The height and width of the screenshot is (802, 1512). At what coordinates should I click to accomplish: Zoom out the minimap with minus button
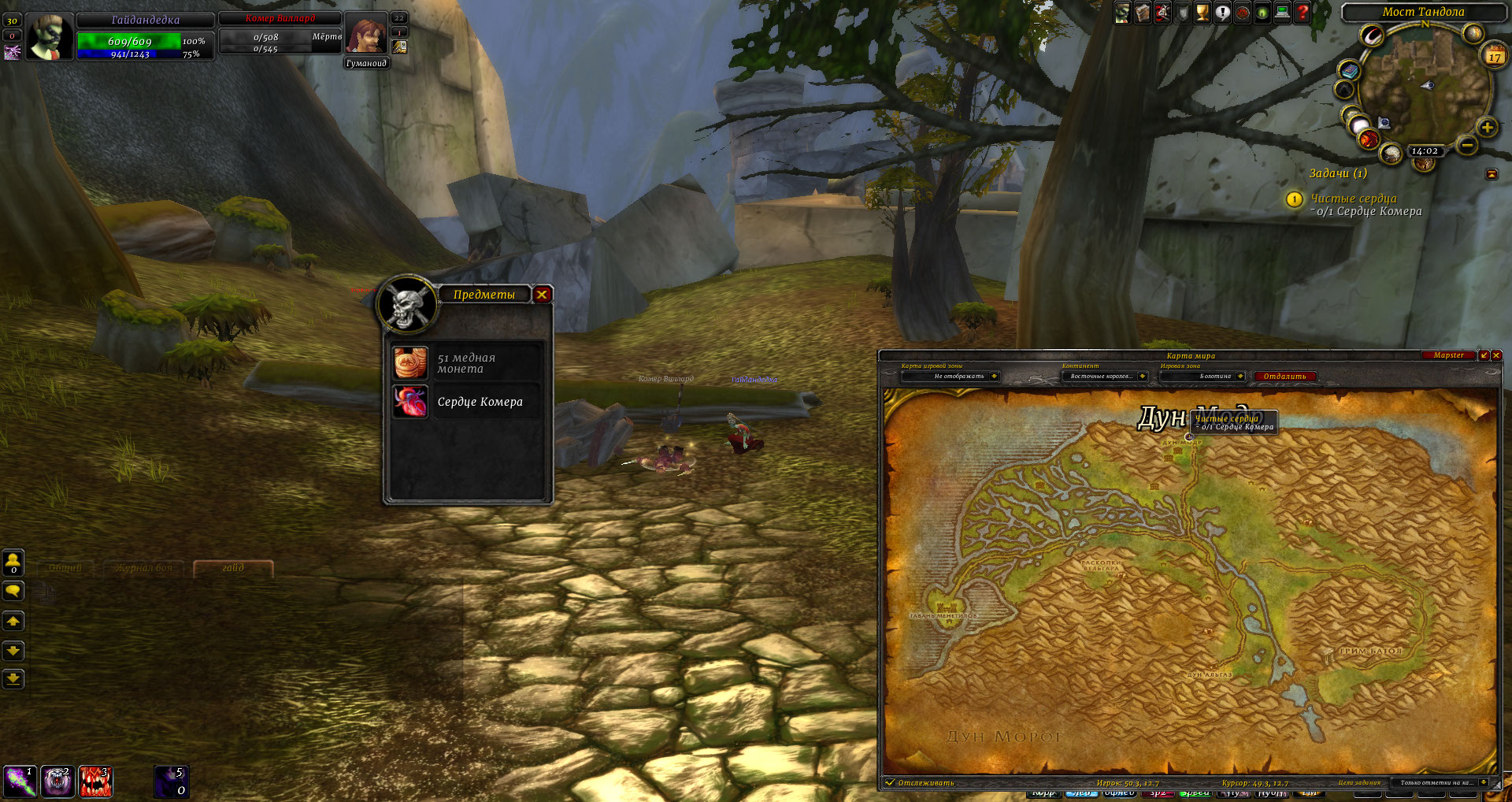tap(1466, 145)
